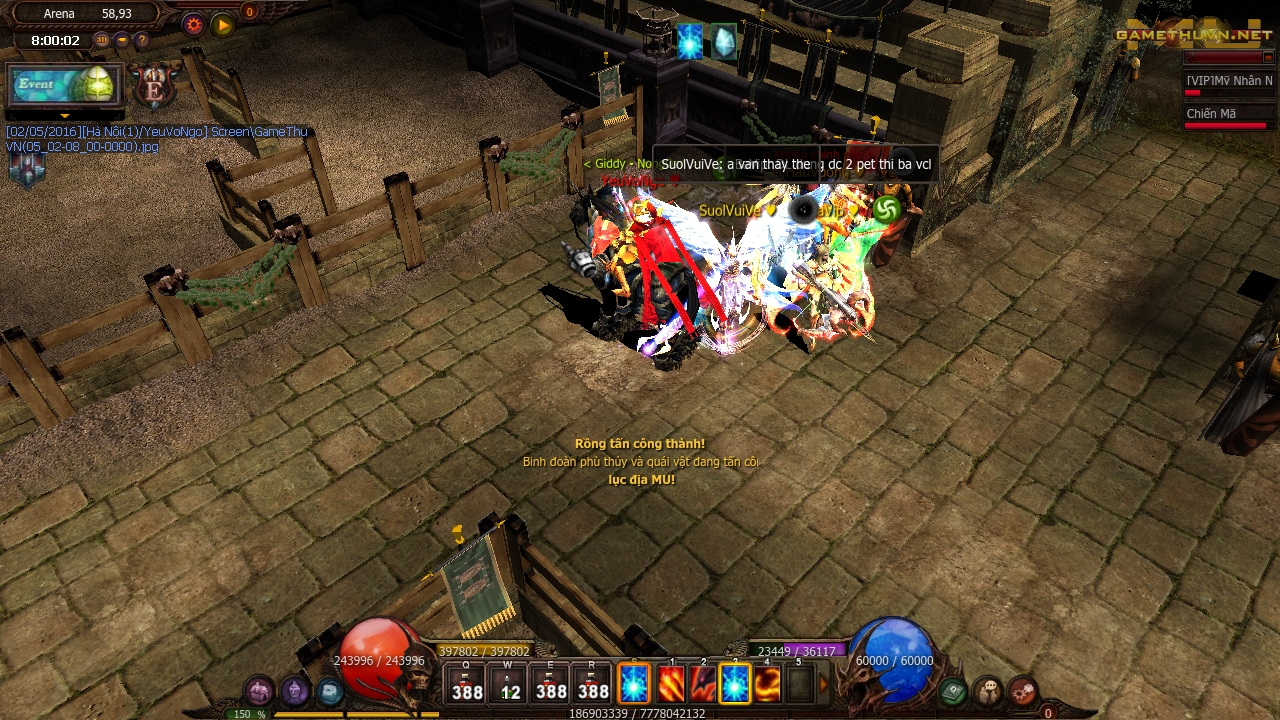The height and width of the screenshot is (720, 1280).
Task: Open the speech bubble chat icon
Action: [x=988, y=690]
